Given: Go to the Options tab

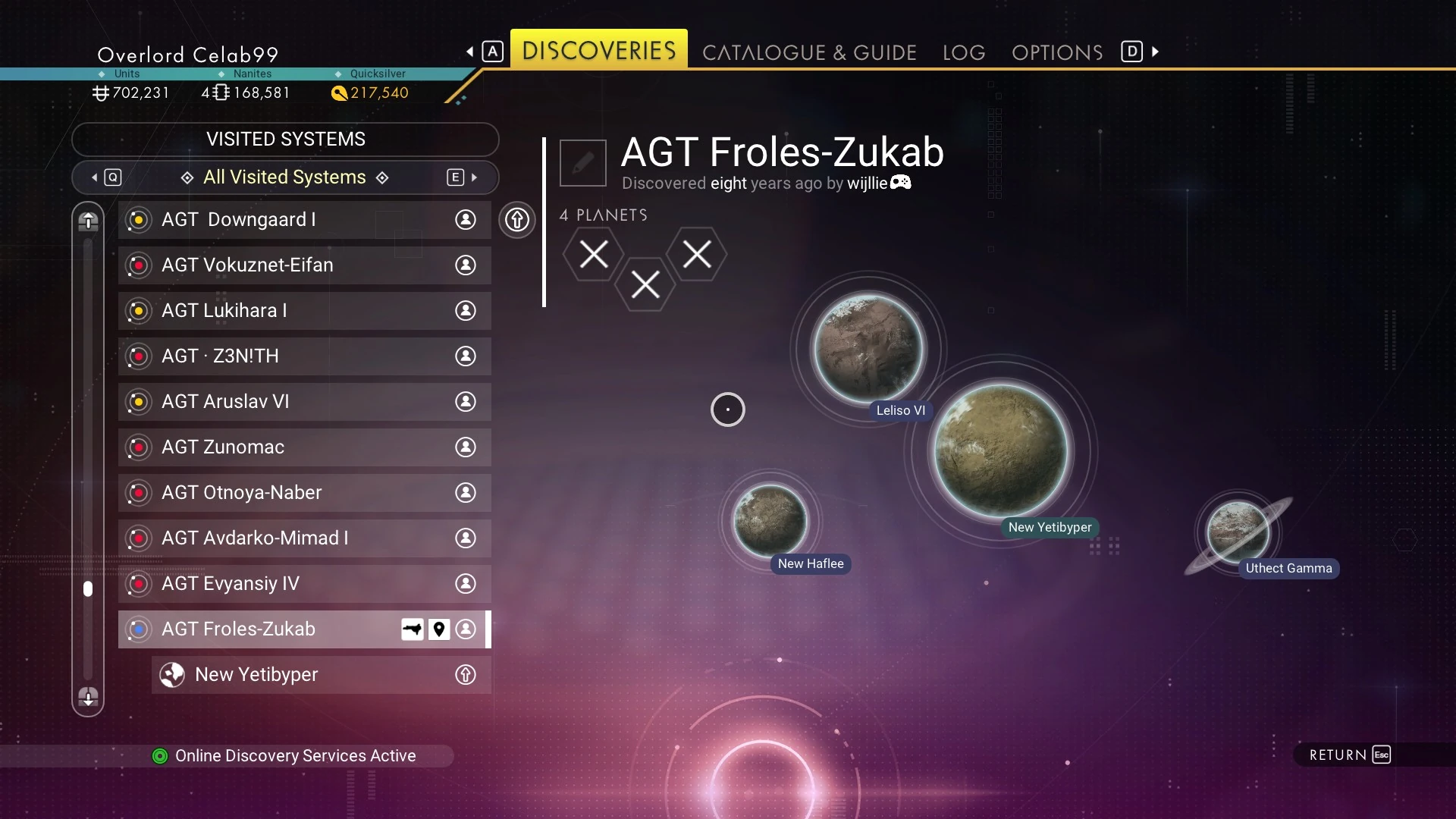Looking at the screenshot, I should tap(1057, 52).
